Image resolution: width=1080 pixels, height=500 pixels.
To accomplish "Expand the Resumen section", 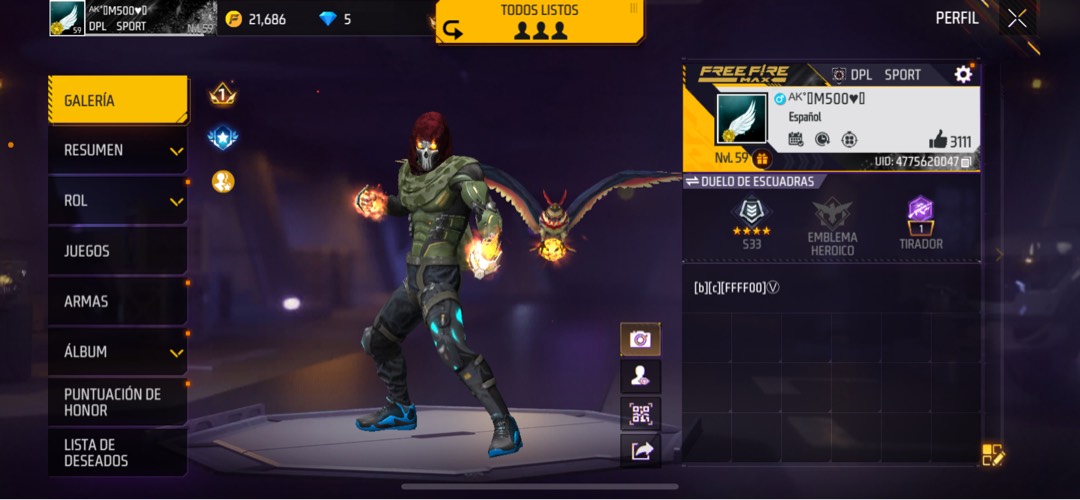I will click(x=117, y=150).
